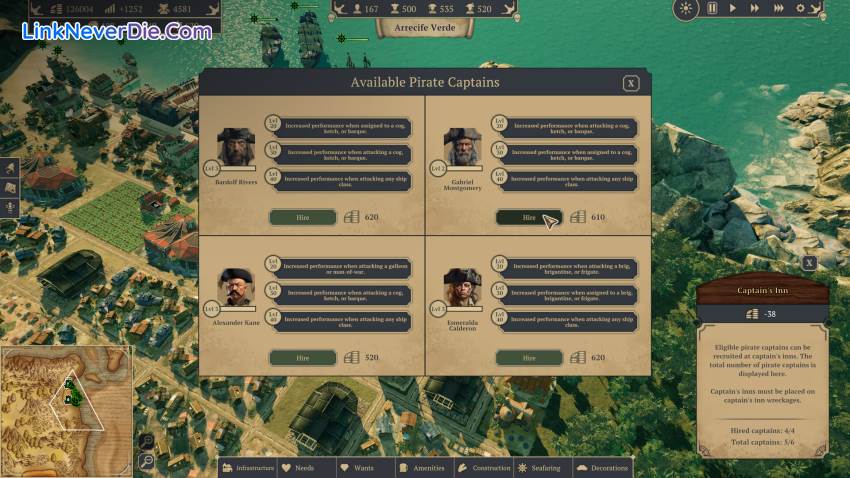Hire captain Bardolf Rivers

[302, 217]
